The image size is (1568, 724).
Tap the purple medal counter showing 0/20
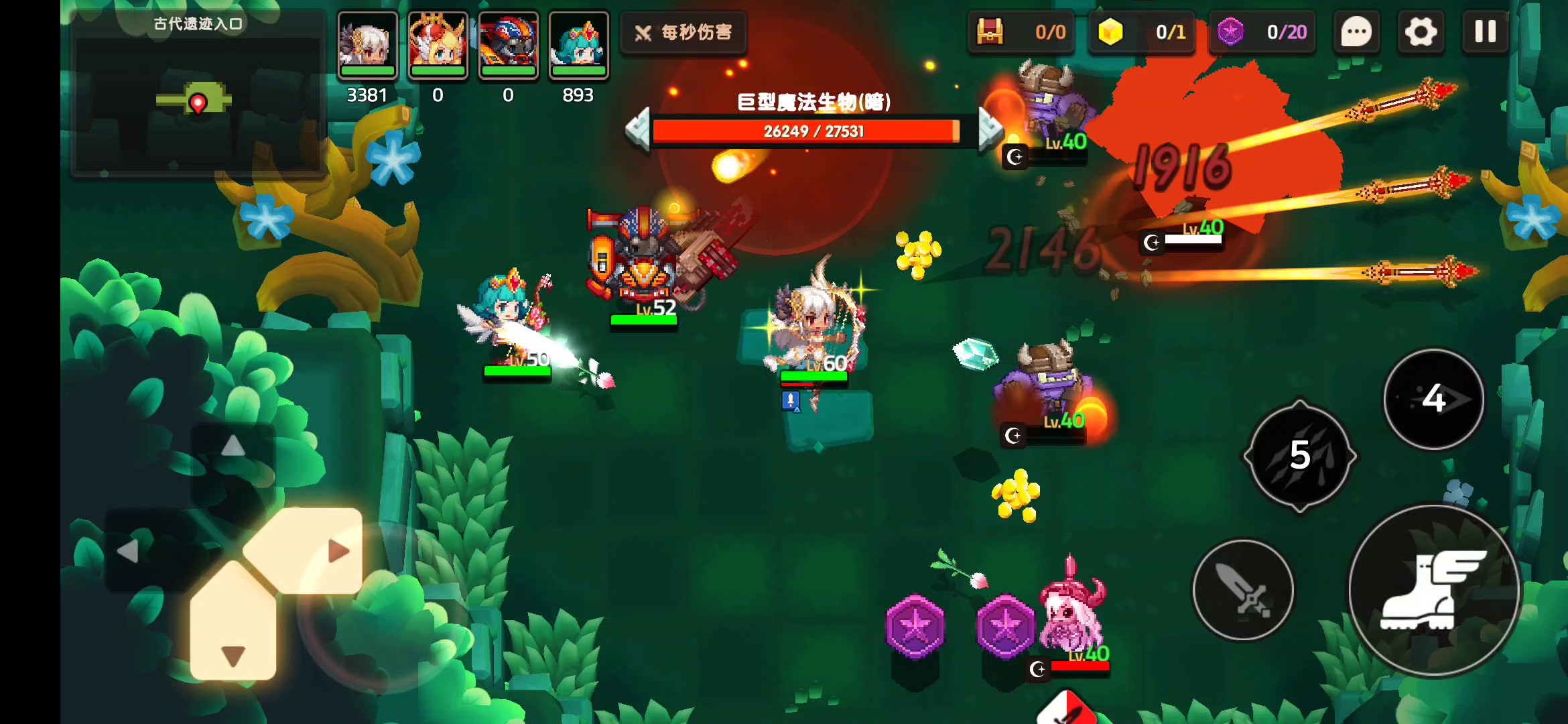(x=1262, y=32)
